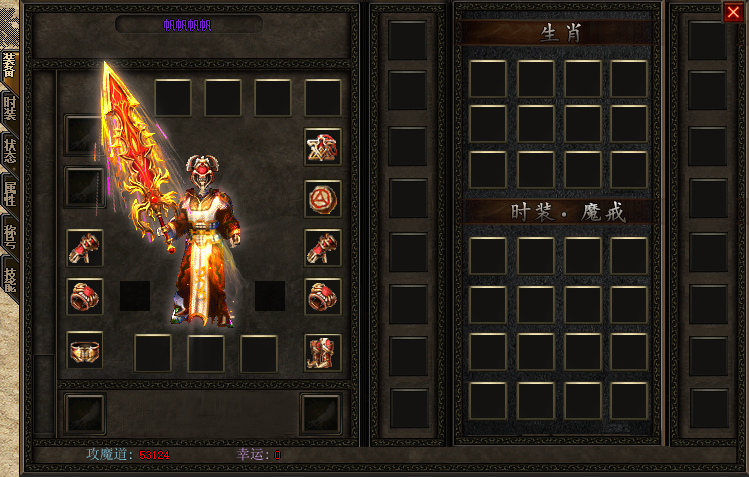Show the 状态 status tab

click(x=9, y=150)
